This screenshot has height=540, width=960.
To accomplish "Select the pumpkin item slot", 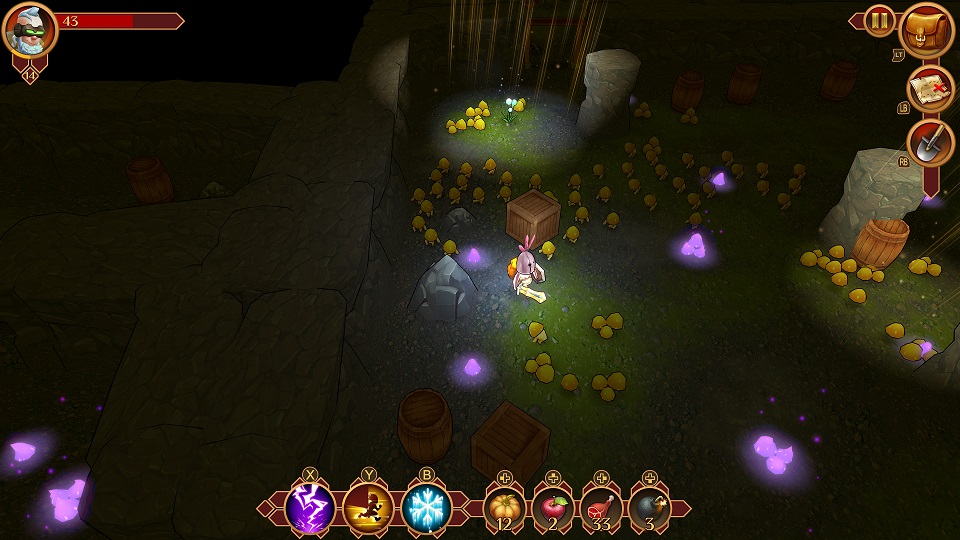I will click(505, 508).
